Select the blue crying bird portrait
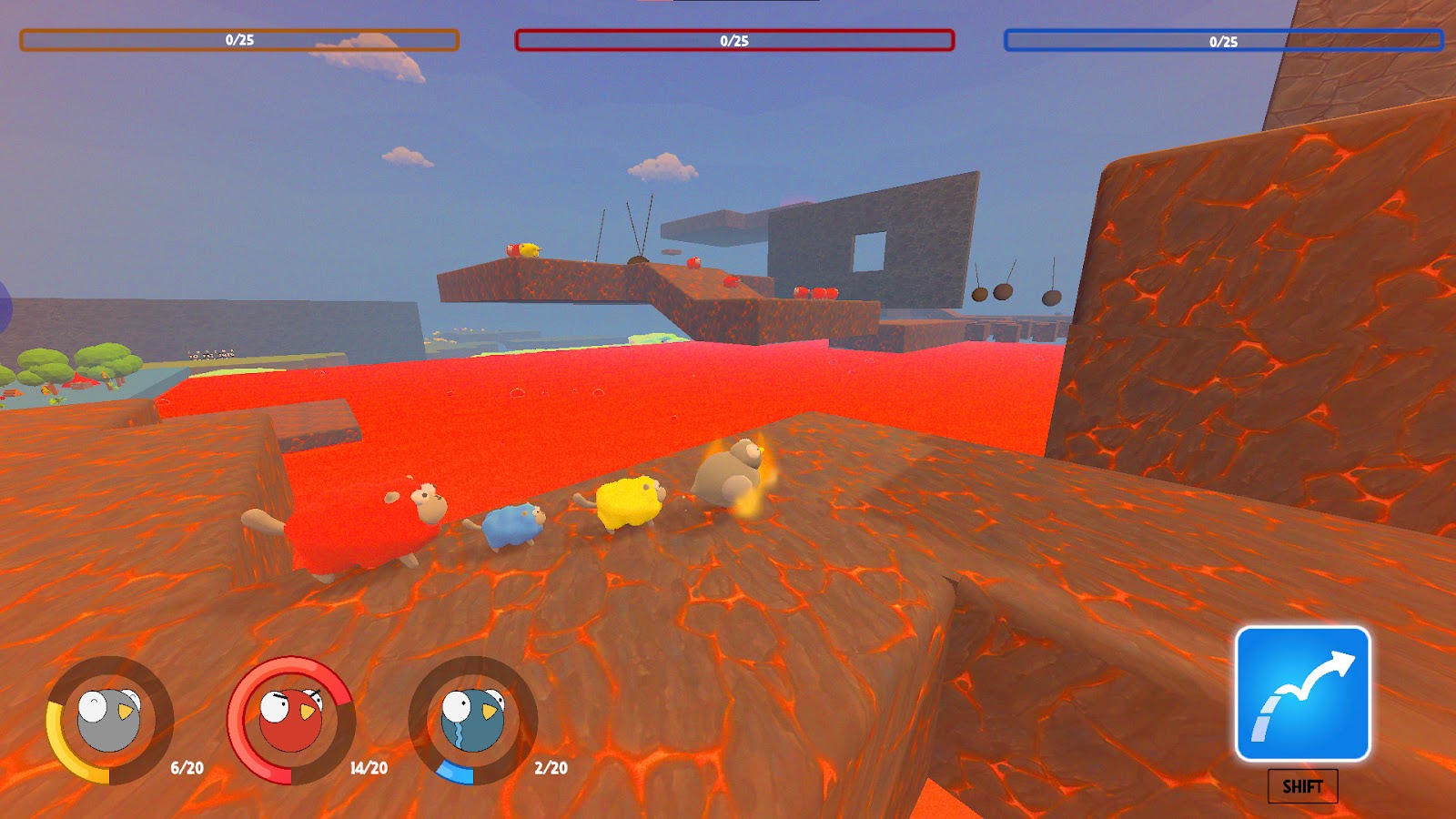1456x819 pixels. click(472, 719)
